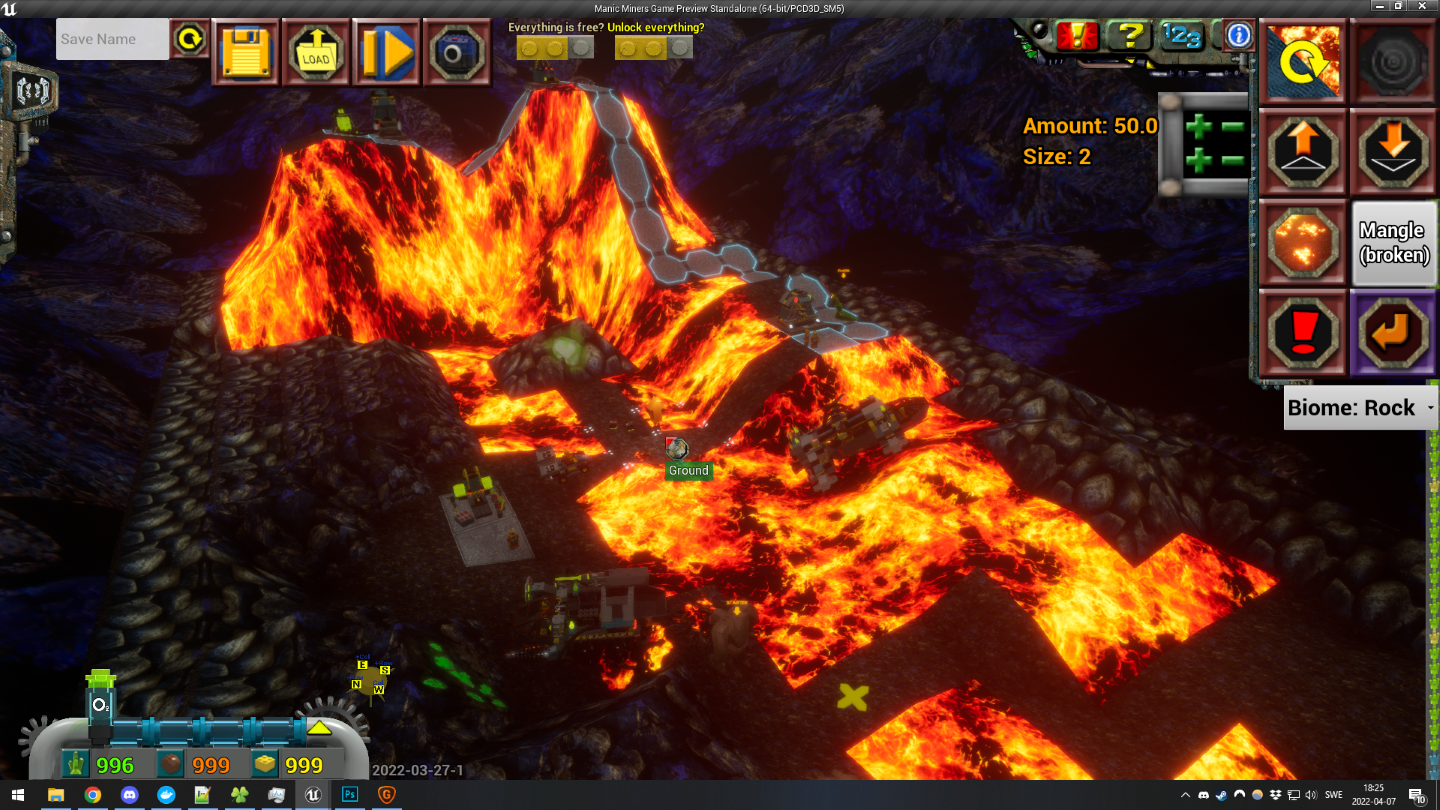Open the red exclamation alert panel
This screenshot has width=1440, height=810.
pos(1077,37)
